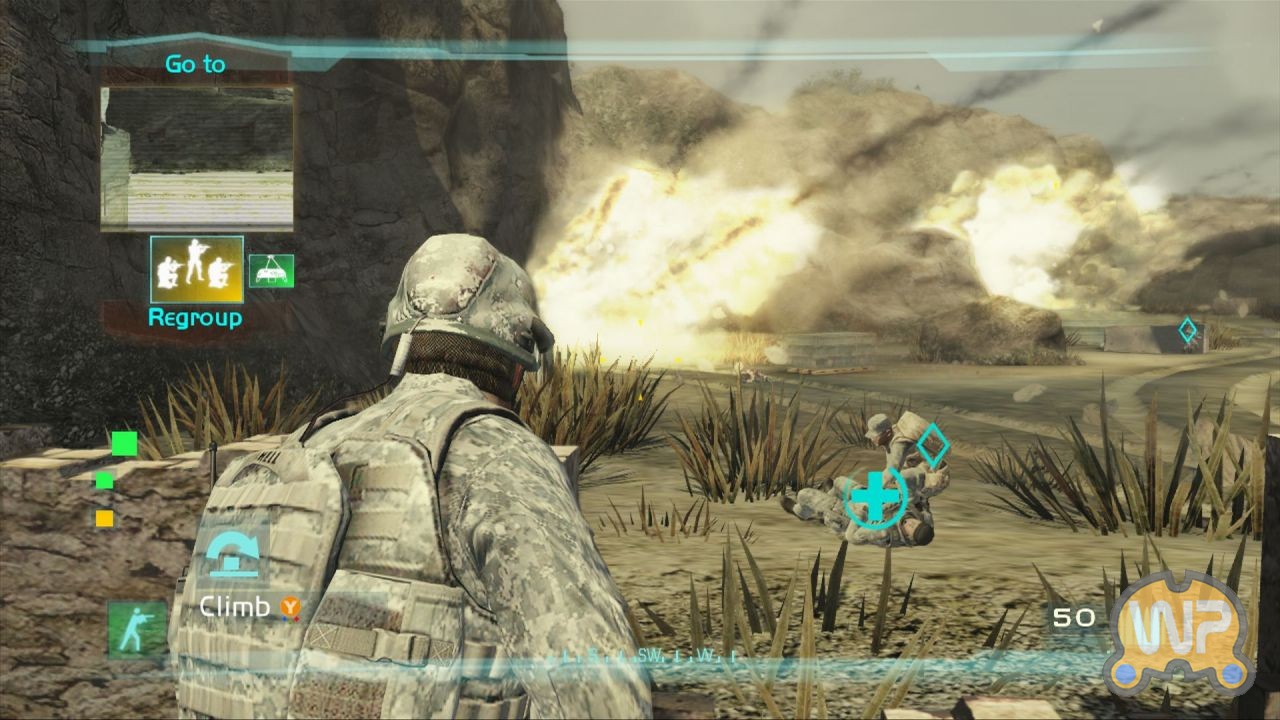Open the Go to camera feed thumbnail
Image resolution: width=1280 pixels, height=720 pixels.
pos(197,158)
